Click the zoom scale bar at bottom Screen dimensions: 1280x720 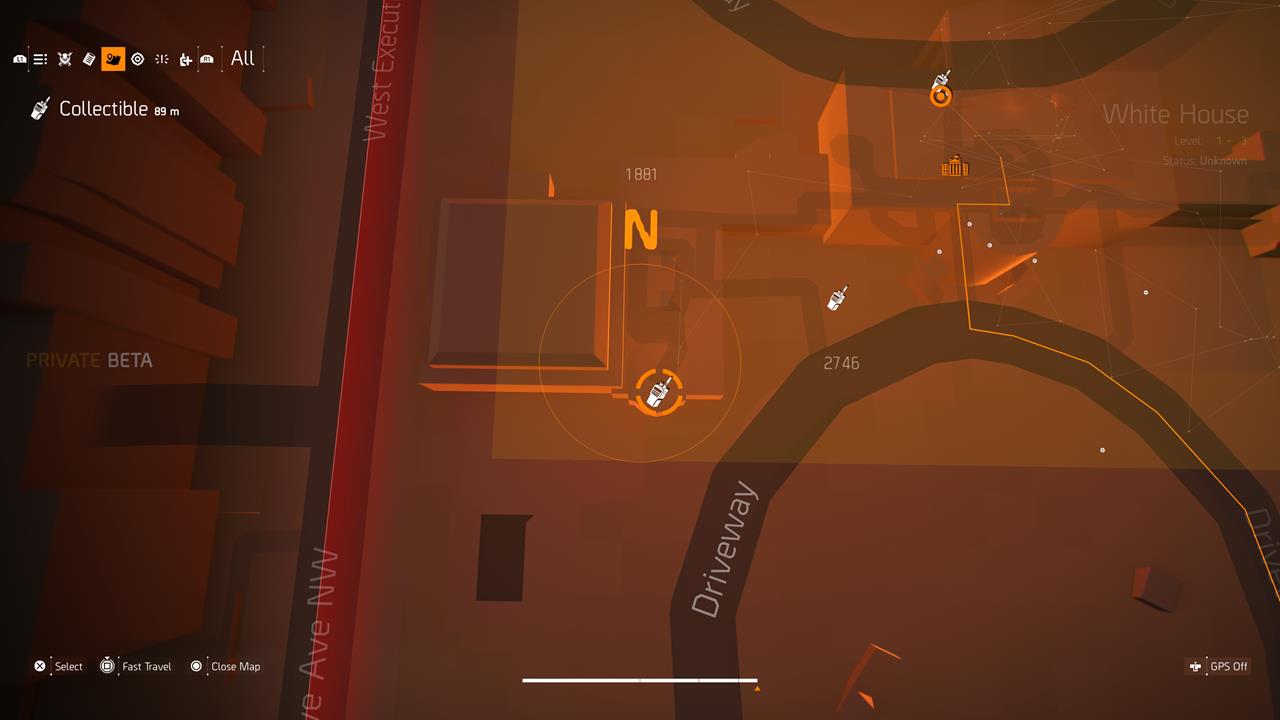(640, 679)
